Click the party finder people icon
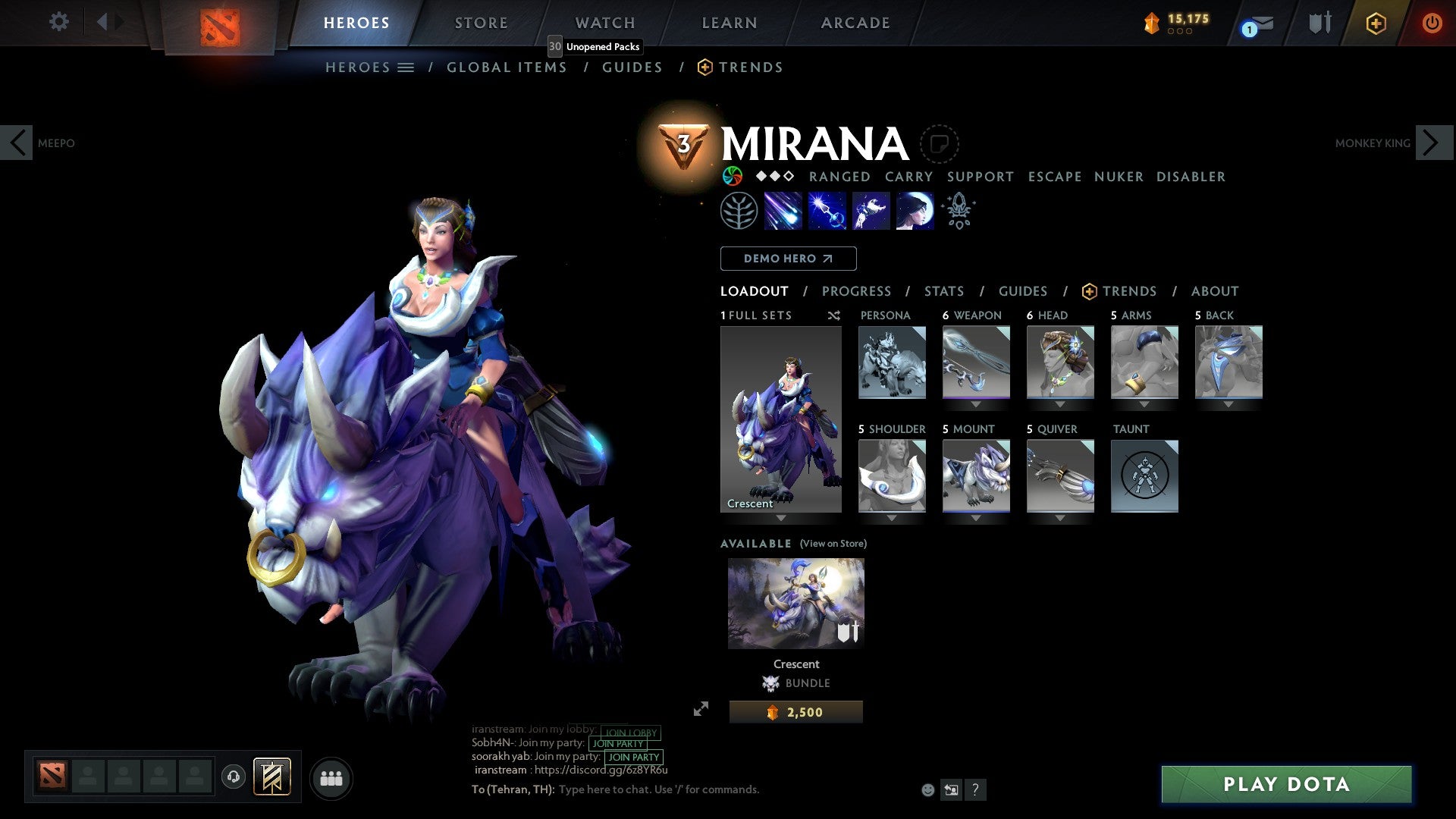This screenshot has width=1456, height=819. (x=331, y=777)
